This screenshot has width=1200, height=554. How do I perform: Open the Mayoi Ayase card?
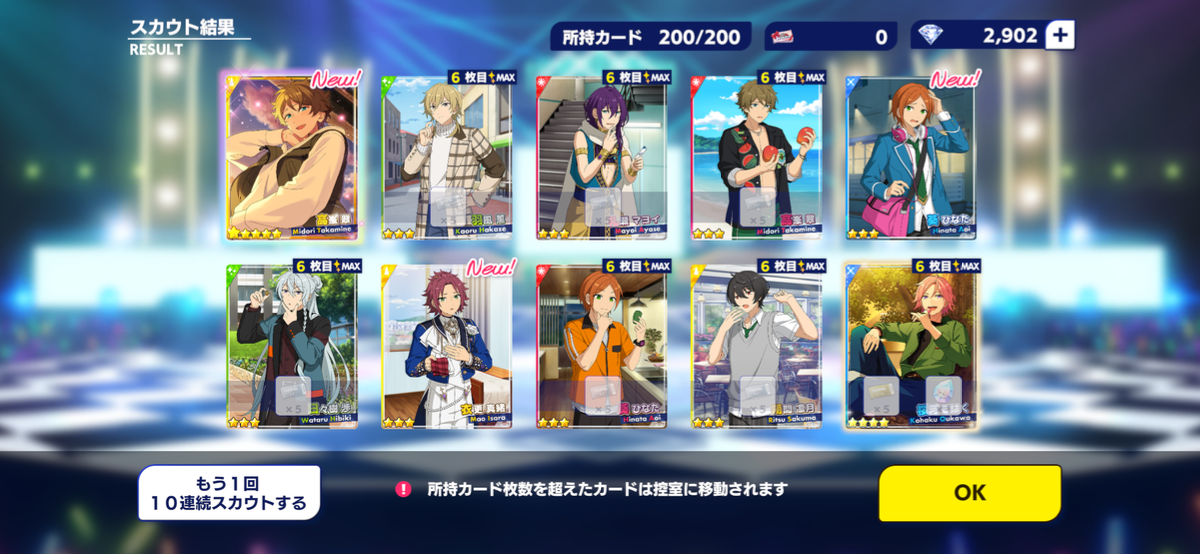coord(603,157)
